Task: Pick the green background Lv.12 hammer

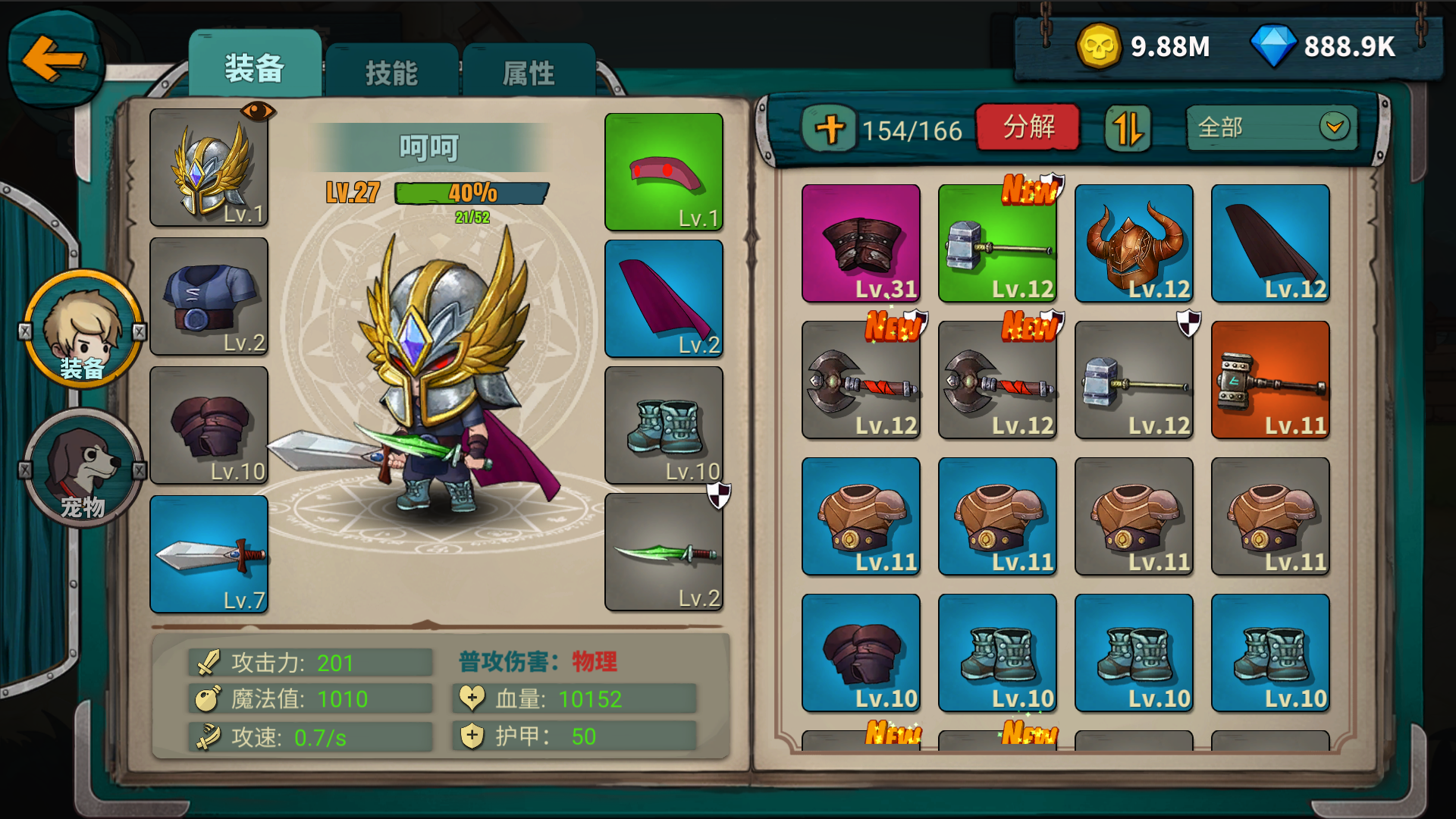Action: point(997,243)
